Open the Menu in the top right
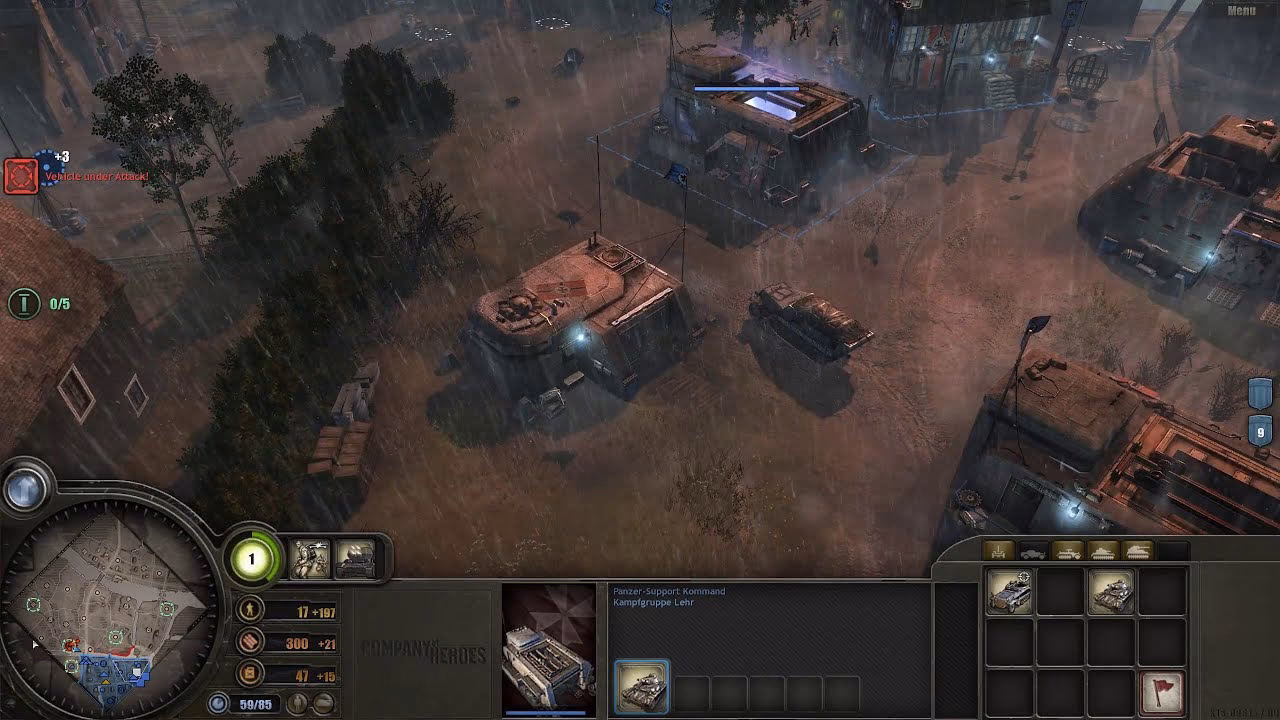Screen dimensions: 1280x720 click(1240, 9)
